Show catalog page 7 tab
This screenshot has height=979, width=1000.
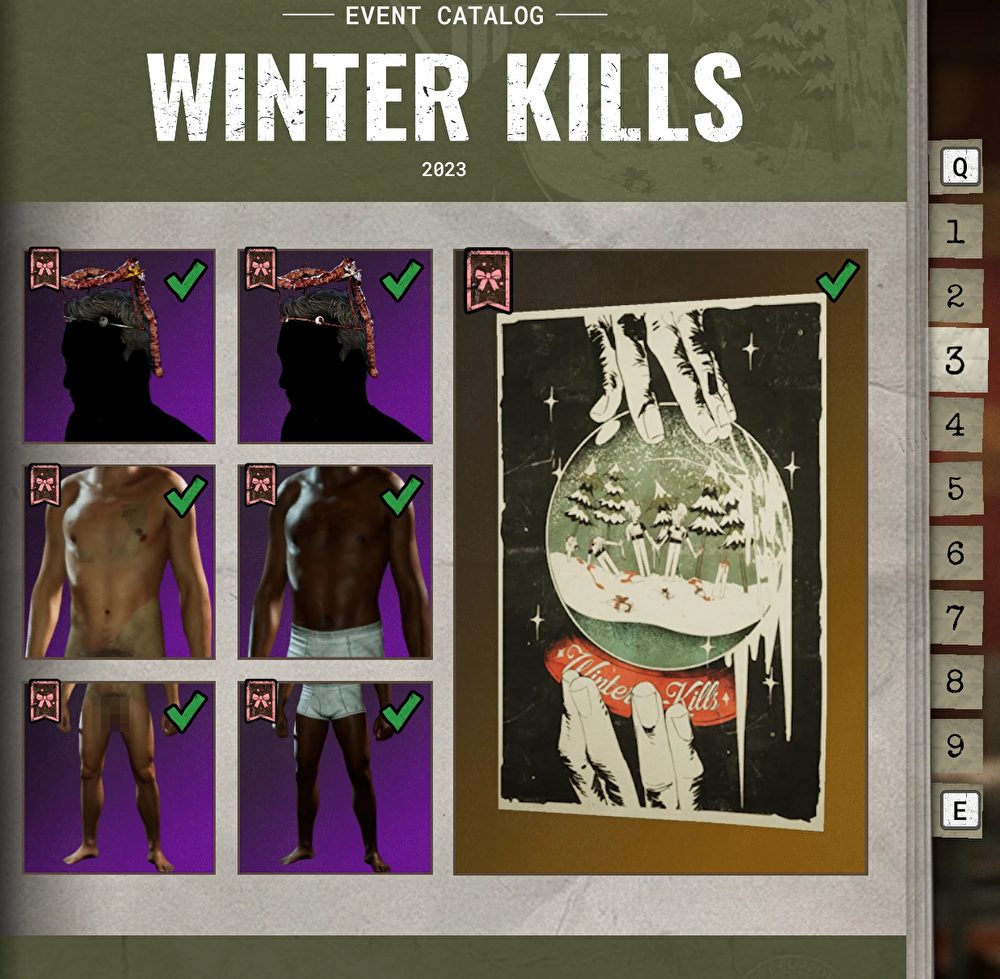(x=955, y=617)
